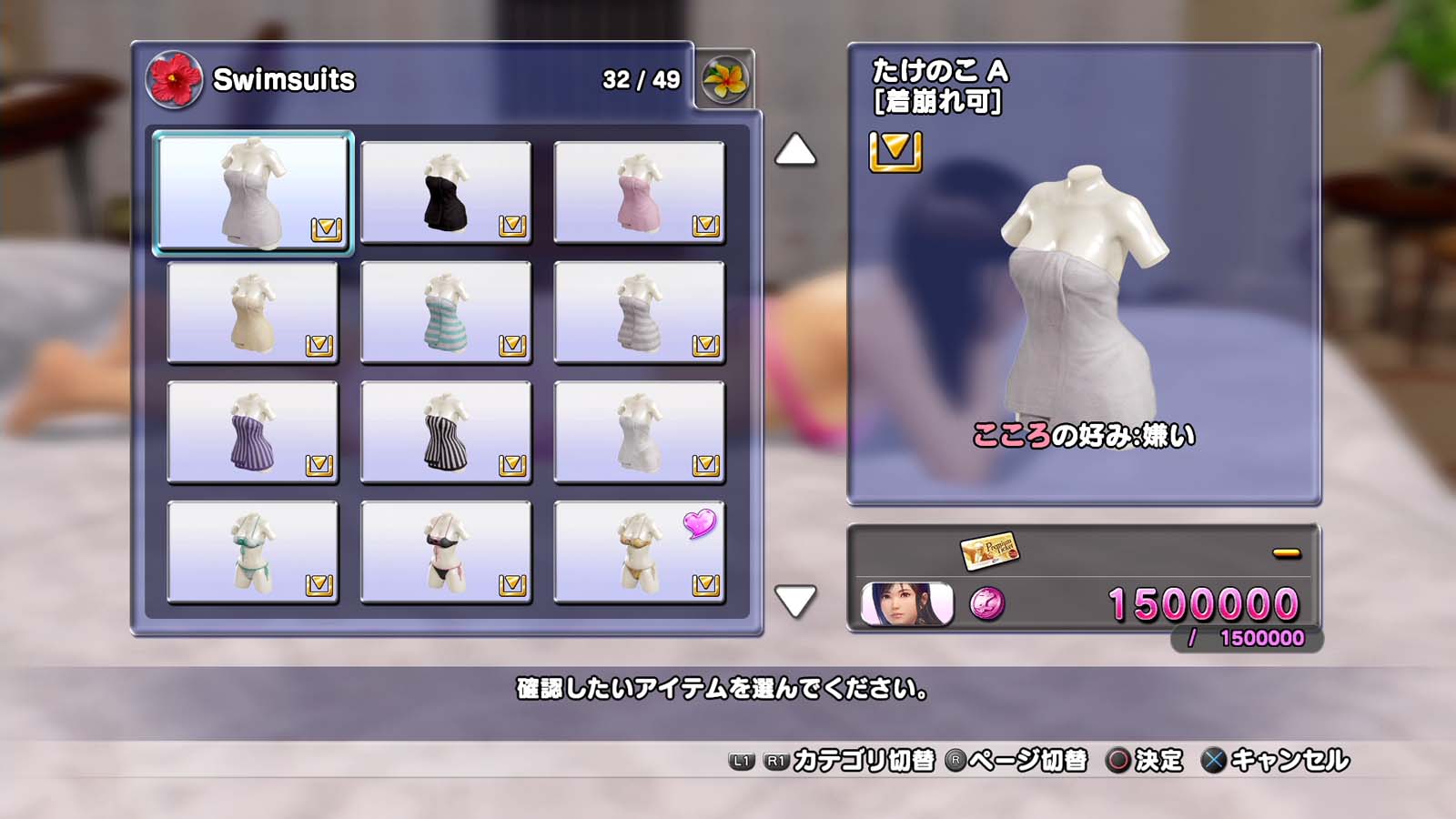This screenshot has width=1456, height=819.
Task: Select the mint green bikini tile
Action: coord(252,552)
